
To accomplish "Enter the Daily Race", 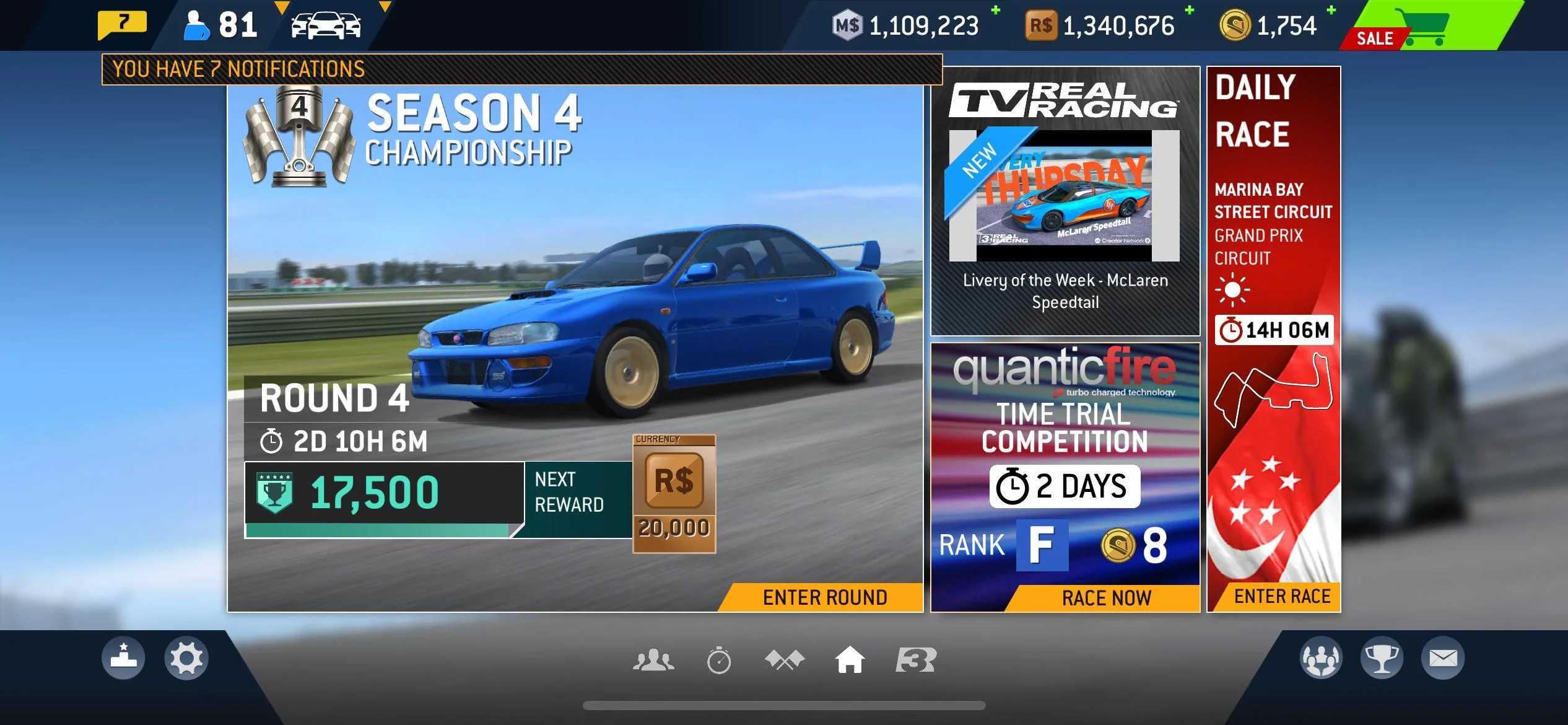I will [1282, 596].
